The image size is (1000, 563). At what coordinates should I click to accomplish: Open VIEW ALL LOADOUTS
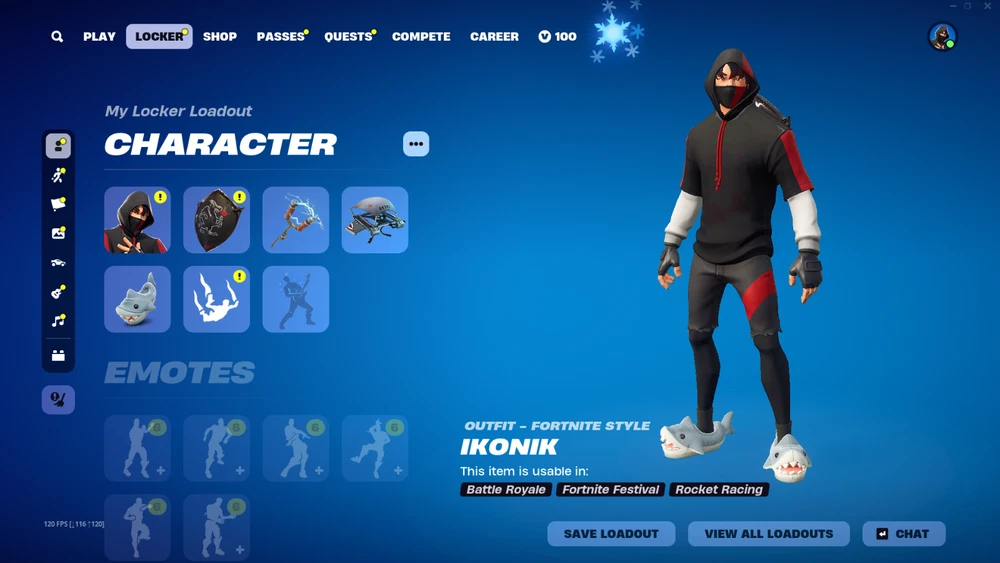click(768, 534)
